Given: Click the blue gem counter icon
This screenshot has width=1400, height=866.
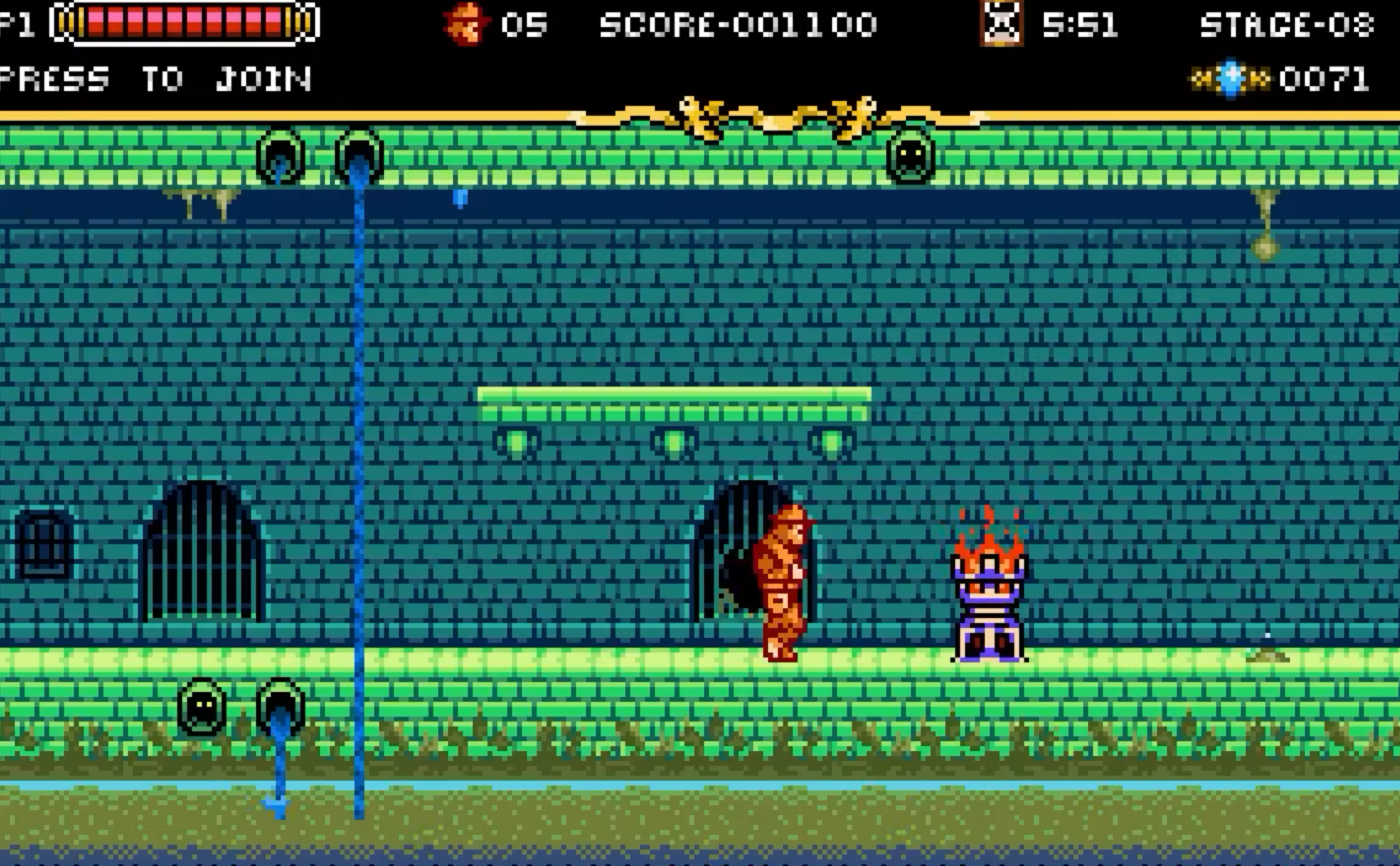Looking at the screenshot, I should point(1230,78).
